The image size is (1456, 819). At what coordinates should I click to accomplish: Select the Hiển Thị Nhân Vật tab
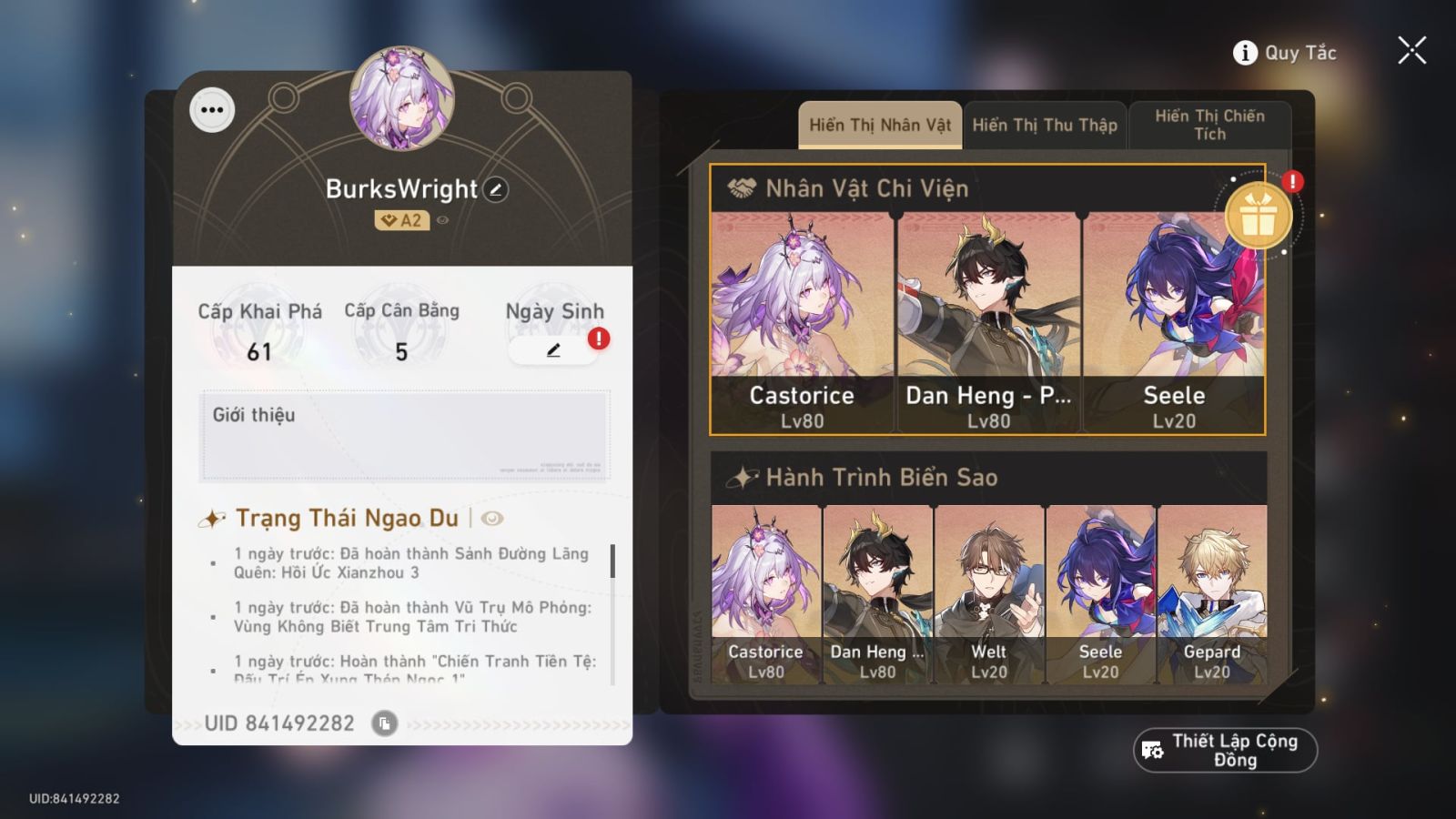coord(879,125)
